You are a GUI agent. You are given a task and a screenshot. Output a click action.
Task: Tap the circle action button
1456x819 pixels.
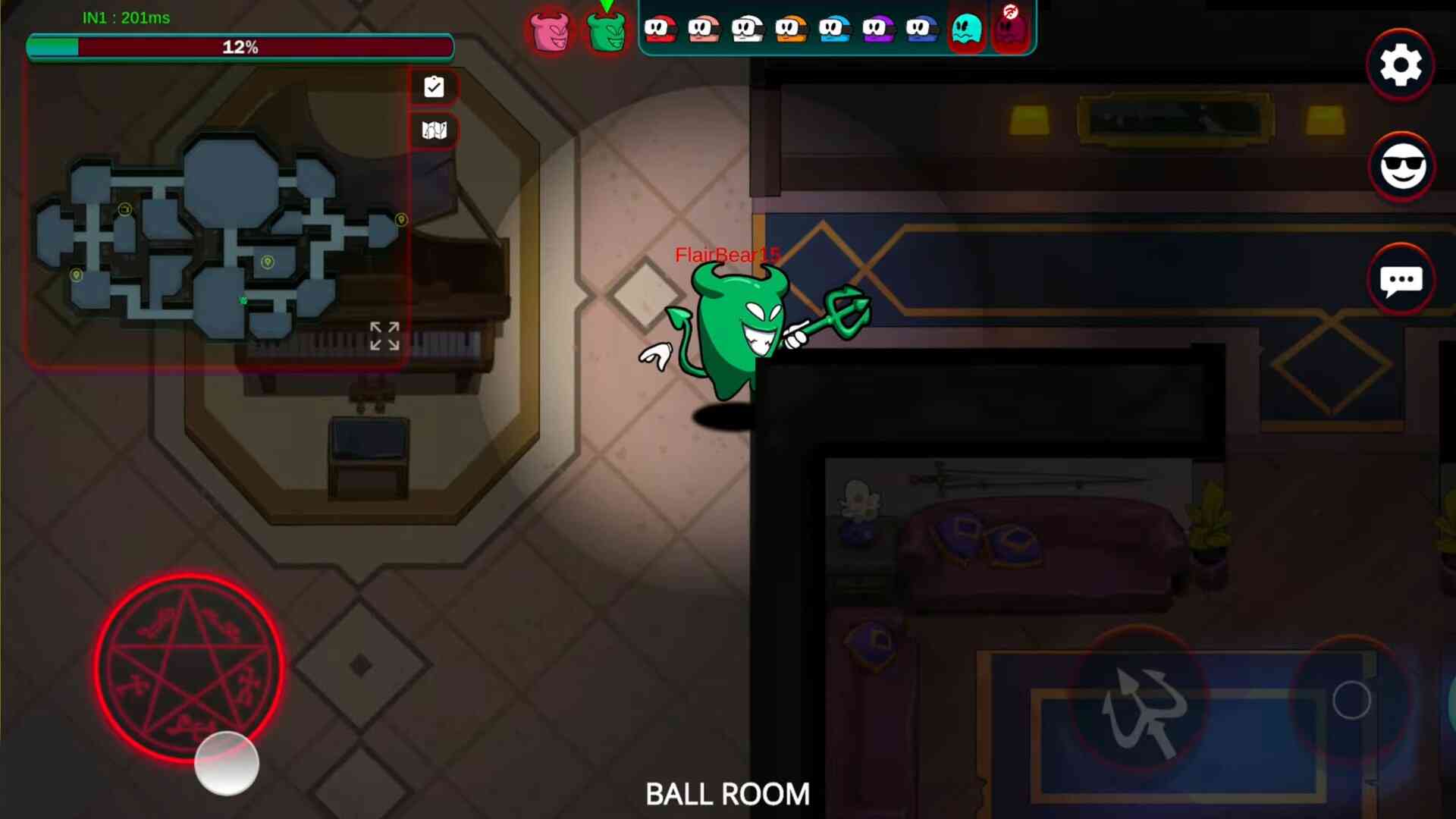coord(1351,700)
